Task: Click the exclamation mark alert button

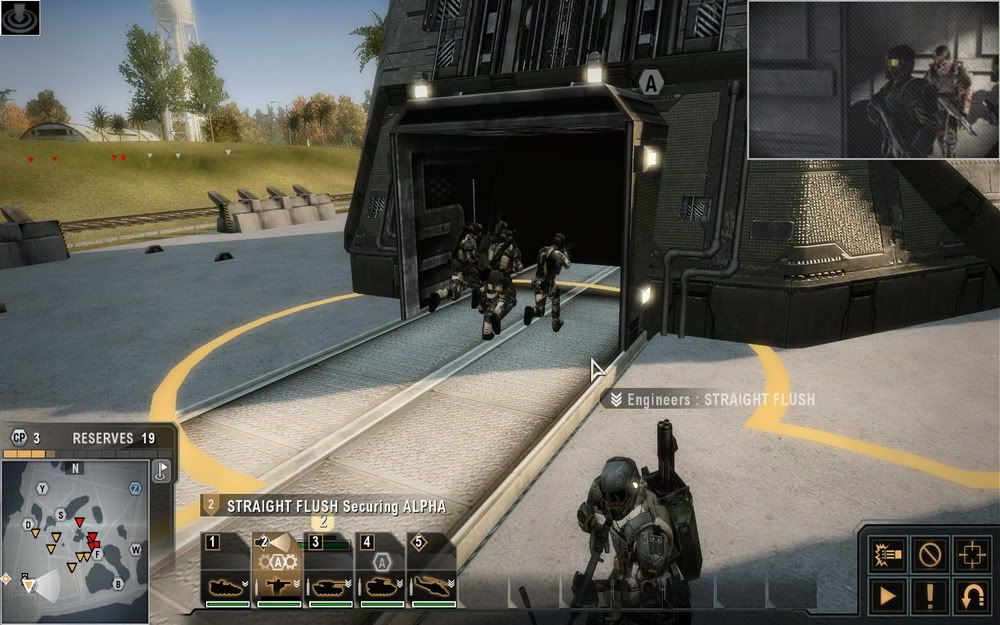Action: coord(931,596)
